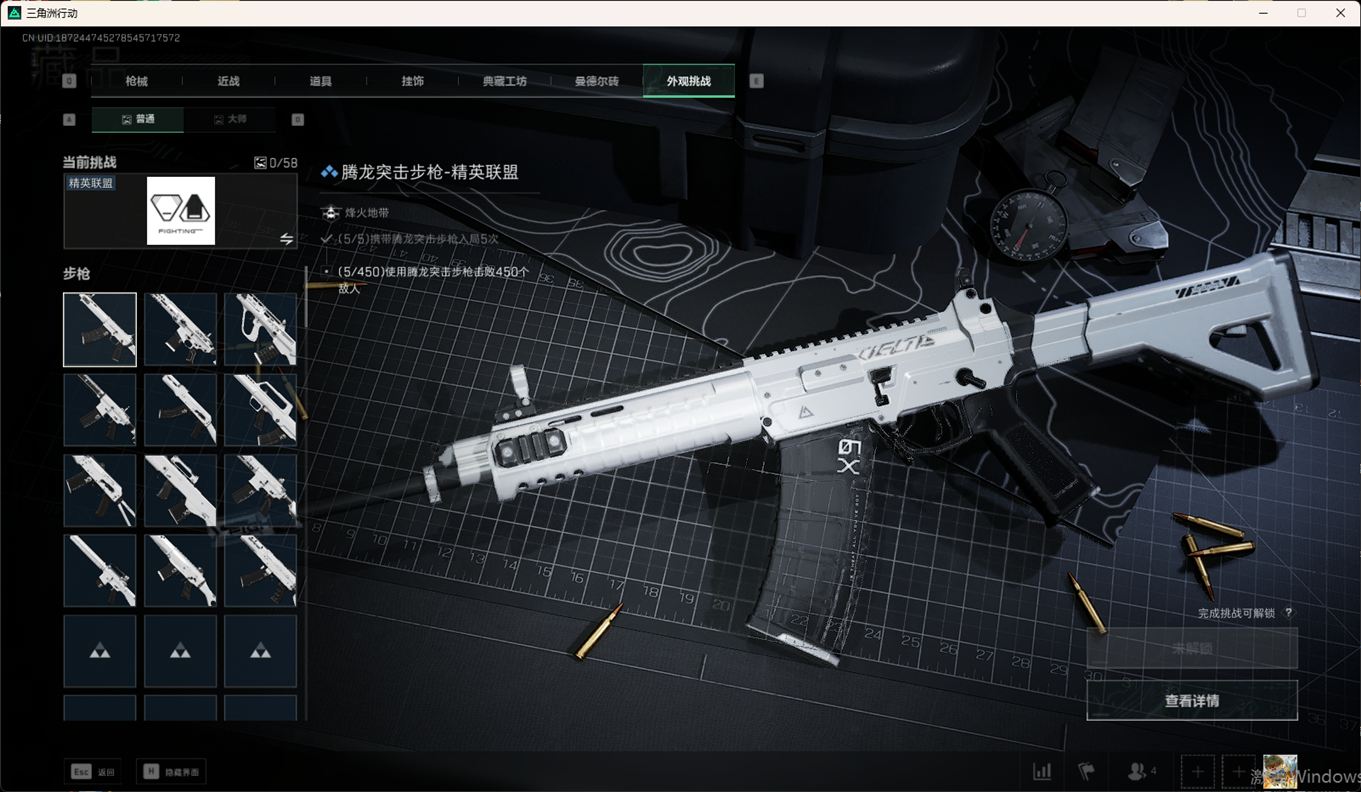Open the 典藏工坊 tab
This screenshot has width=1361, height=792.
tap(504, 81)
